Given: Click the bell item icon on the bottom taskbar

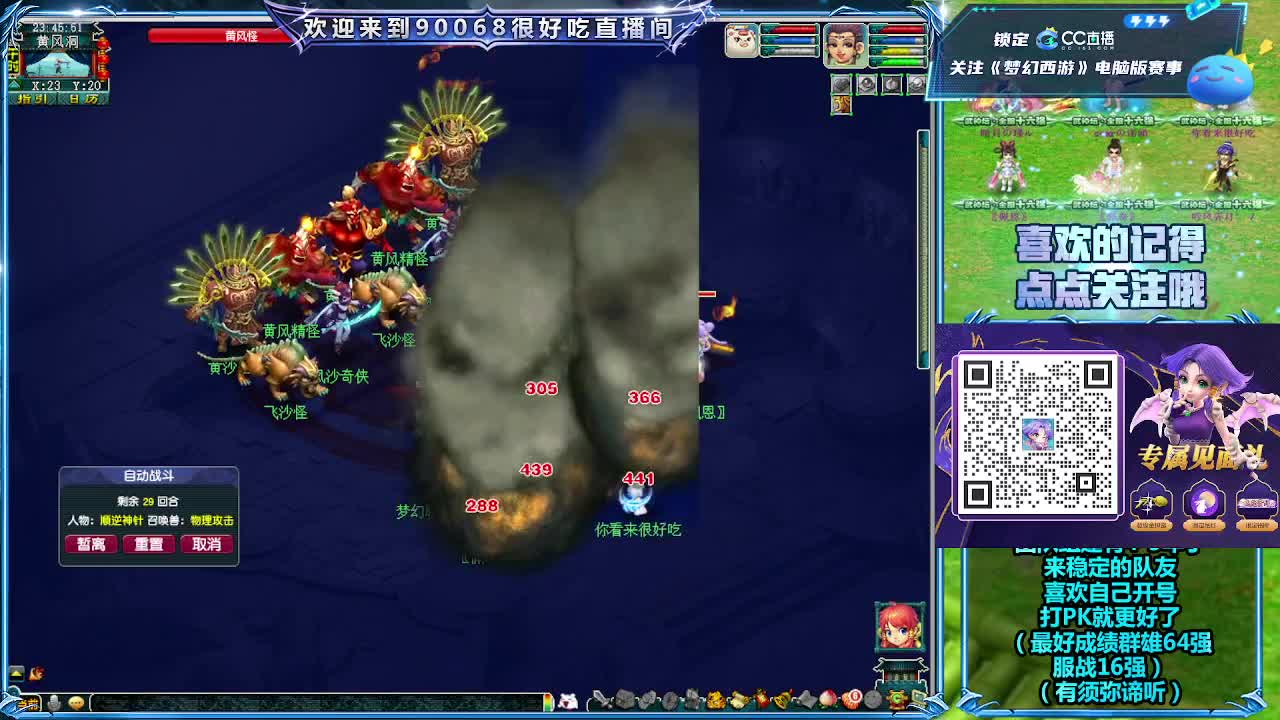Looking at the screenshot, I should point(779,699).
